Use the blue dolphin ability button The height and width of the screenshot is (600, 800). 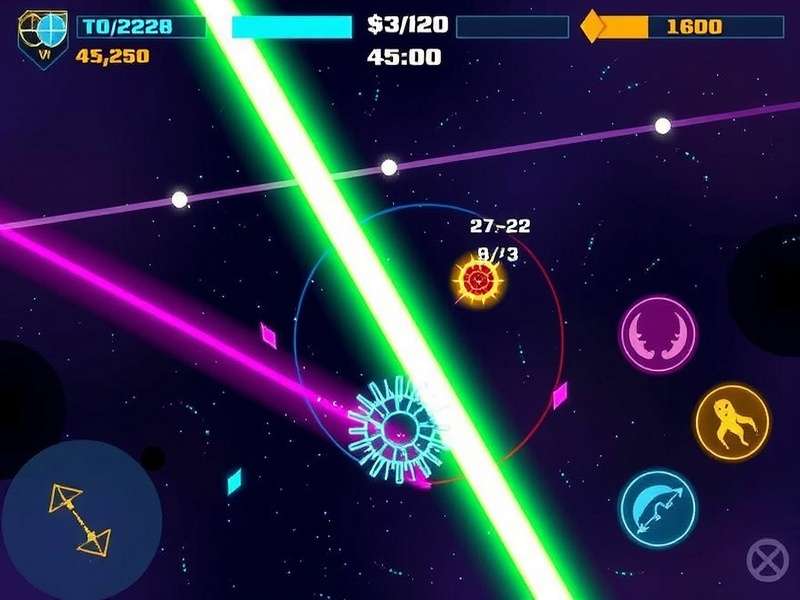click(658, 509)
